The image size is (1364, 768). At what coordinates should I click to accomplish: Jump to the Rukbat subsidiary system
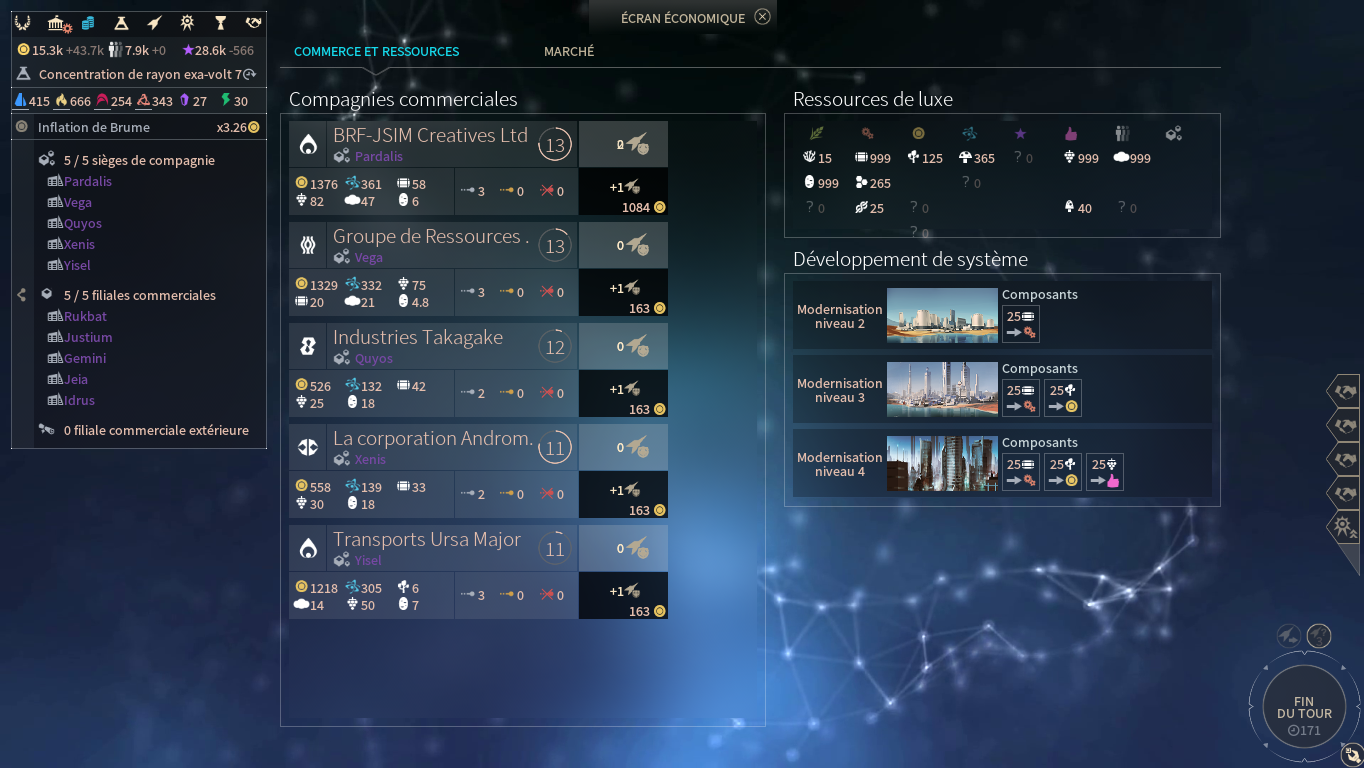point(85,316)
